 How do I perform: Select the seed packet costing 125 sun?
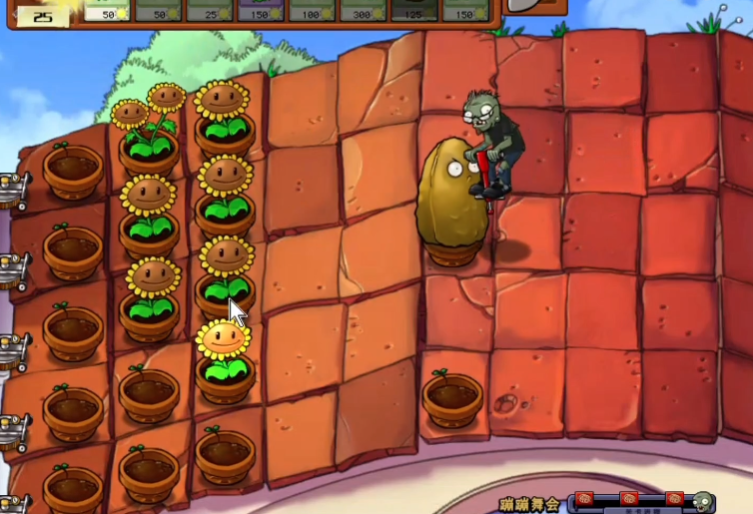414,10
